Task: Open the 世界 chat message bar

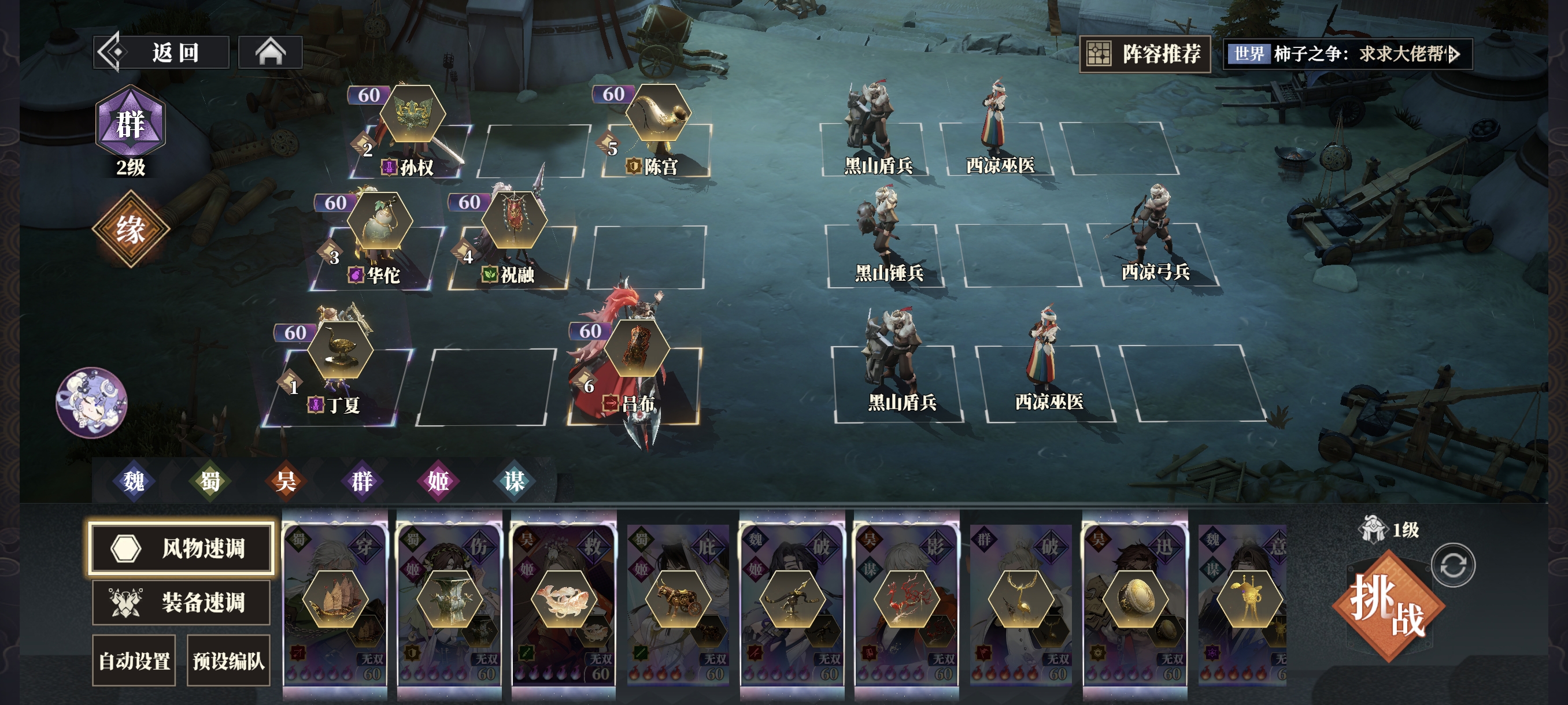Action: (1348, 54)
